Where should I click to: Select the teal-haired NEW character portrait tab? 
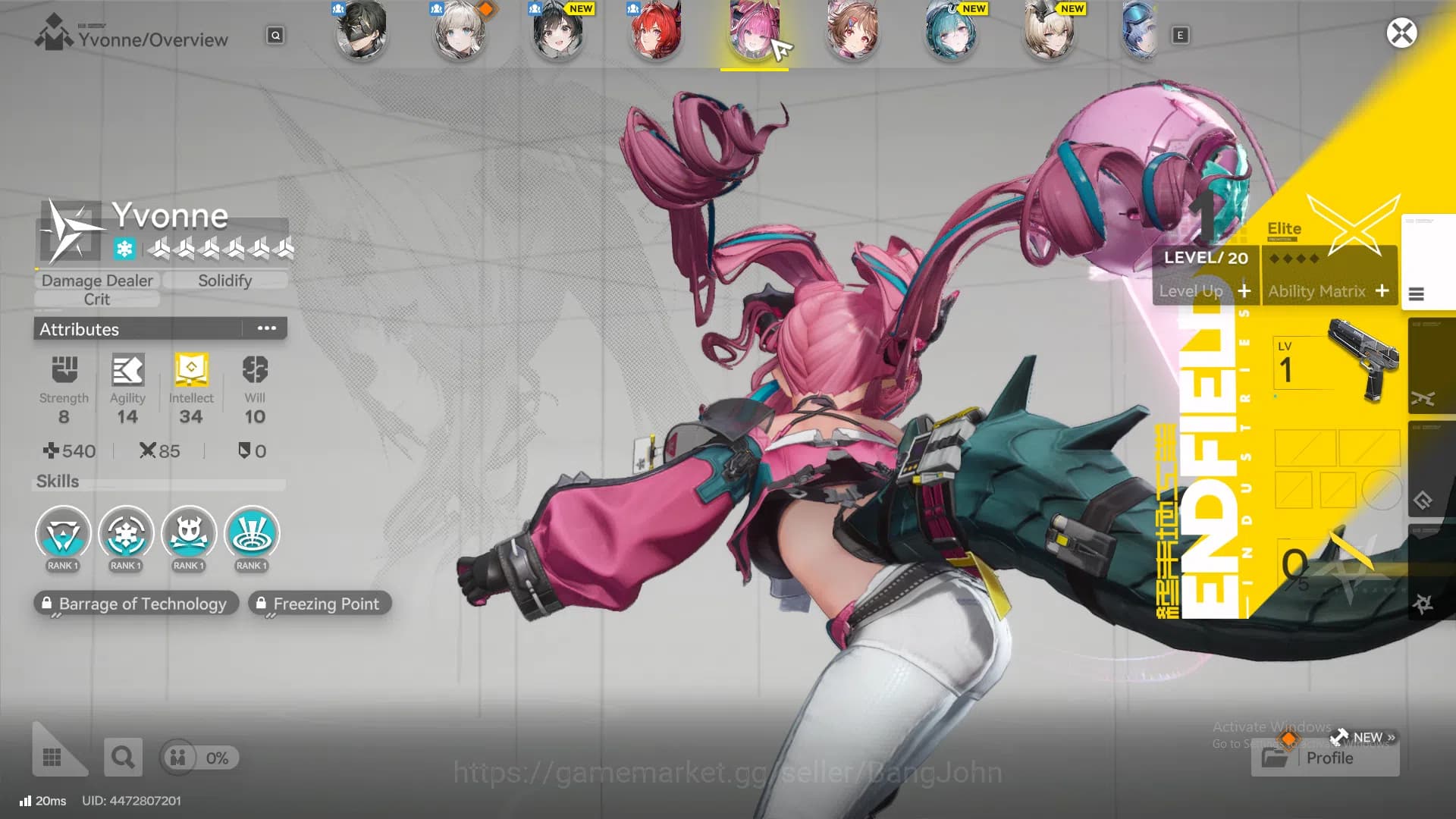(x=951, y=33)
